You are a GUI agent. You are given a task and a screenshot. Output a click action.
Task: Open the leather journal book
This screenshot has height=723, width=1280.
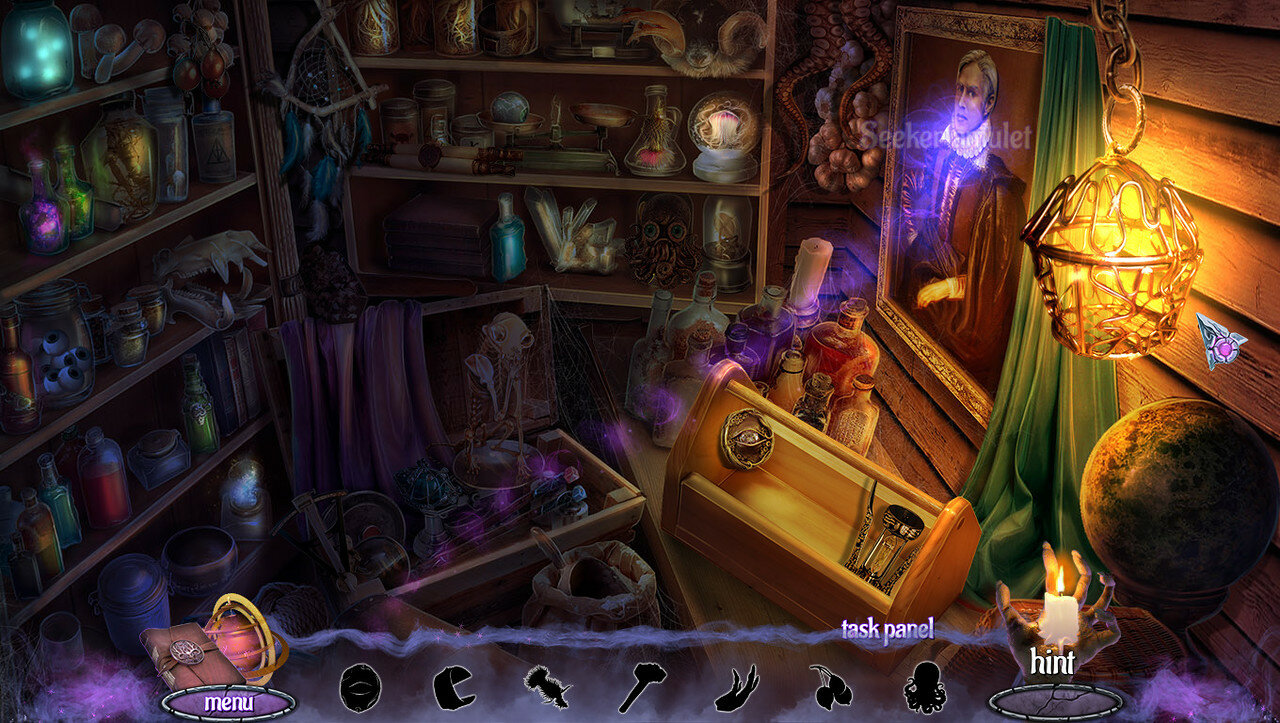coord(179,655)
